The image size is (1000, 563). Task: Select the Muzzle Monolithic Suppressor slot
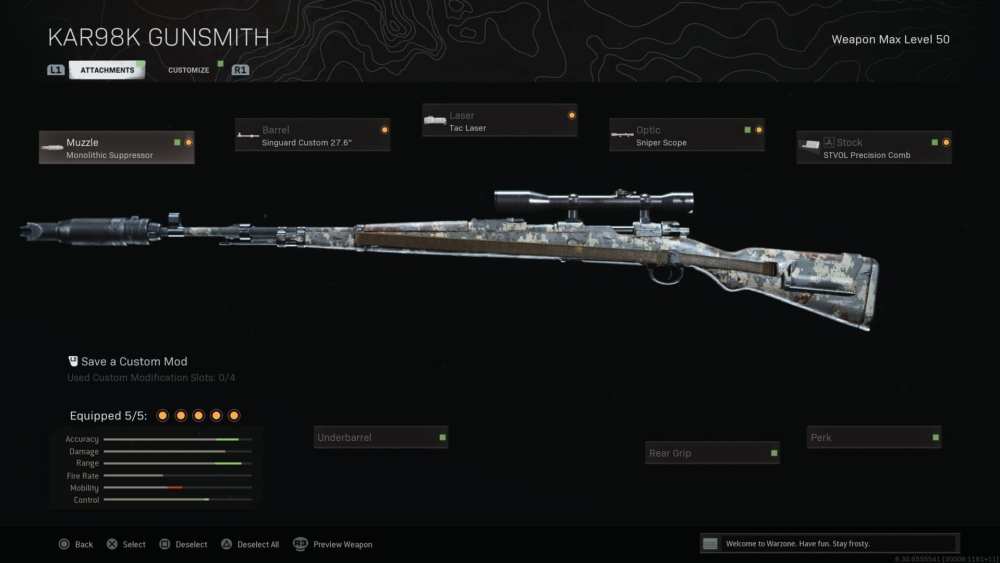tap(117, 148)
